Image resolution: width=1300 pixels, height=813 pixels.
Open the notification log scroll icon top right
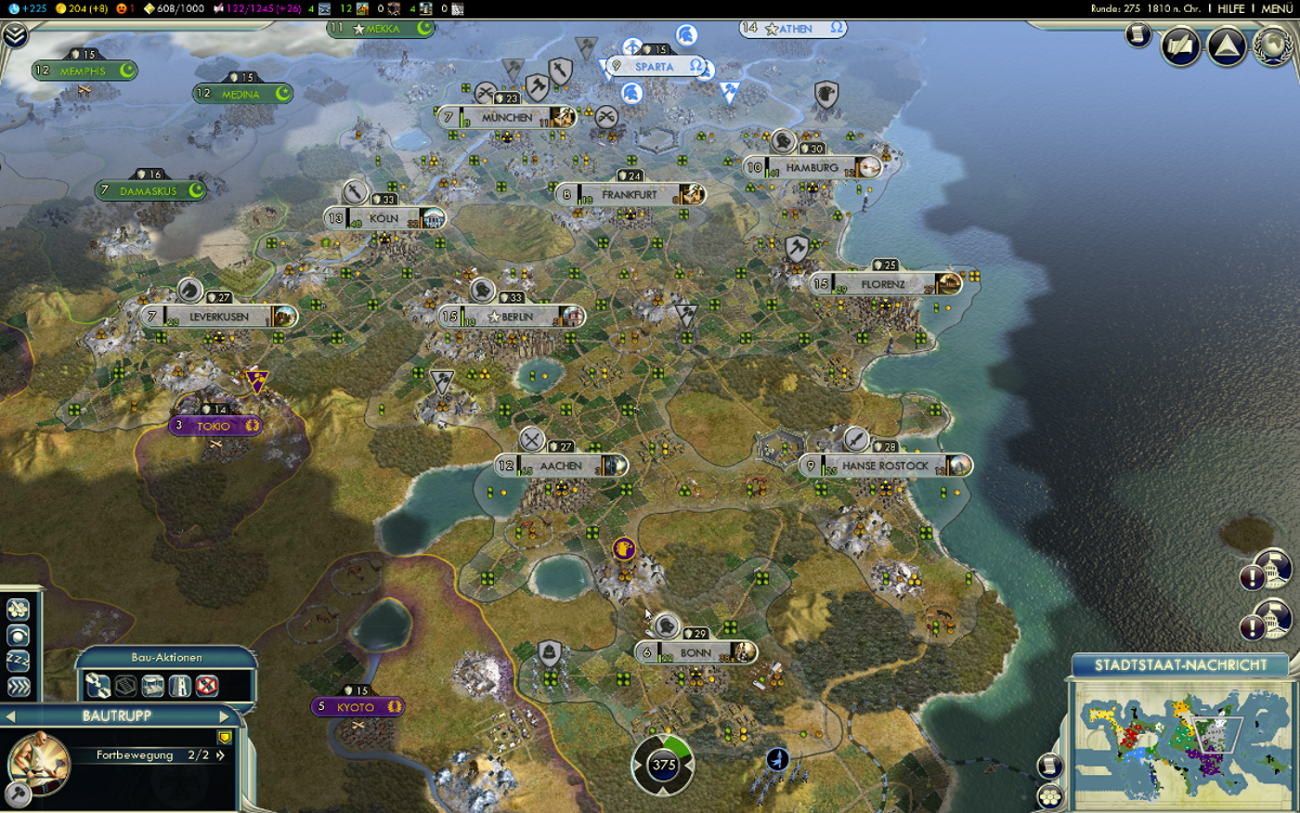[1138, 36]
